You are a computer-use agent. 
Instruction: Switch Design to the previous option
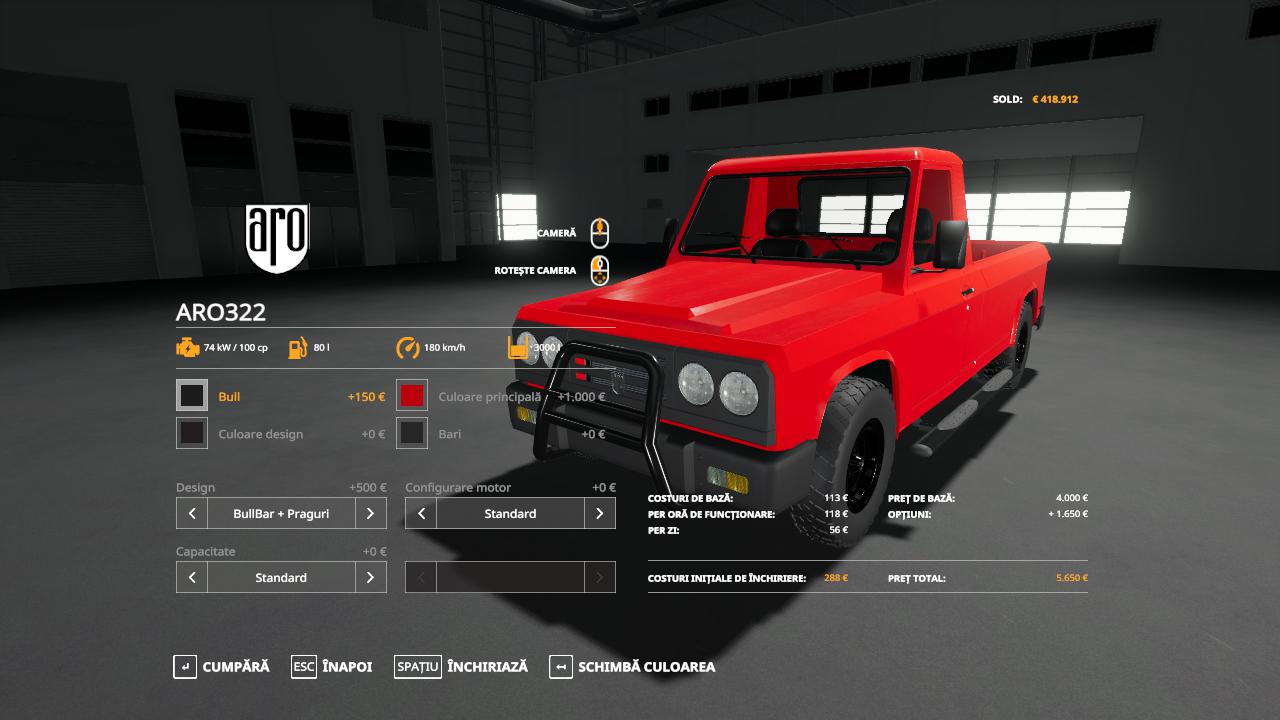click(x=192, y=514)
